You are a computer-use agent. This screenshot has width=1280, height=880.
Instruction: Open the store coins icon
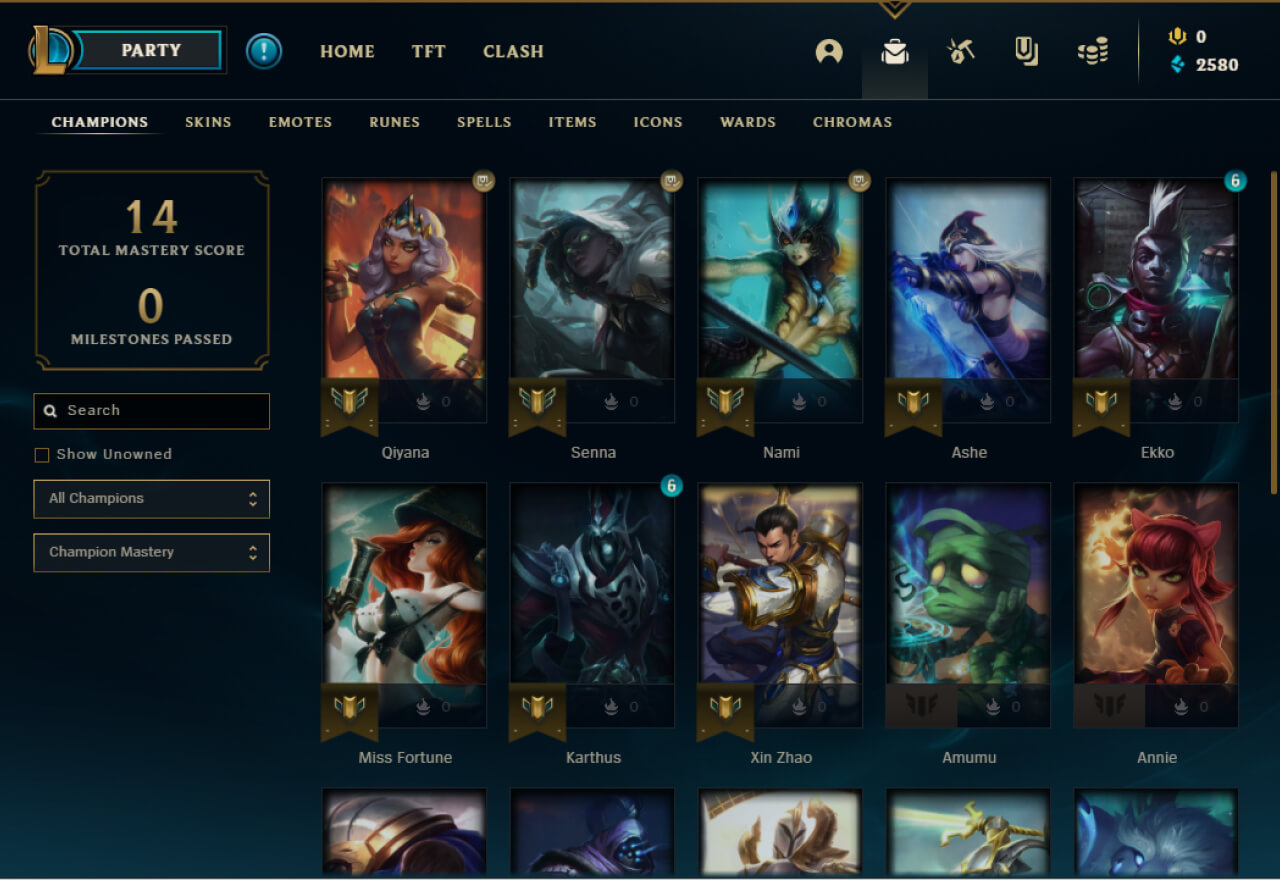pyautogui.click(x=1092, y=51)
